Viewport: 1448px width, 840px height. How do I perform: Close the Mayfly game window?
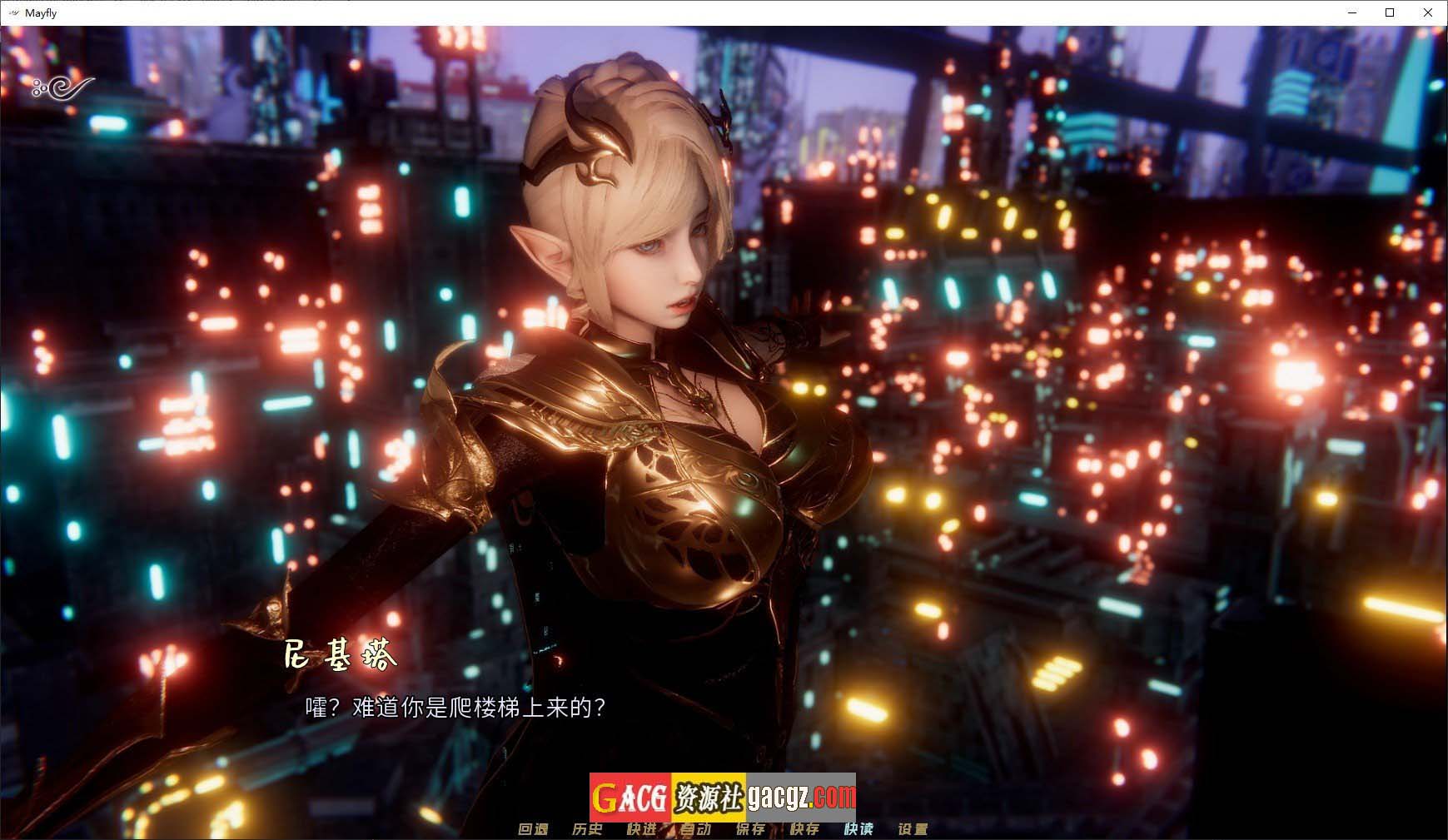click(1427, 12)
